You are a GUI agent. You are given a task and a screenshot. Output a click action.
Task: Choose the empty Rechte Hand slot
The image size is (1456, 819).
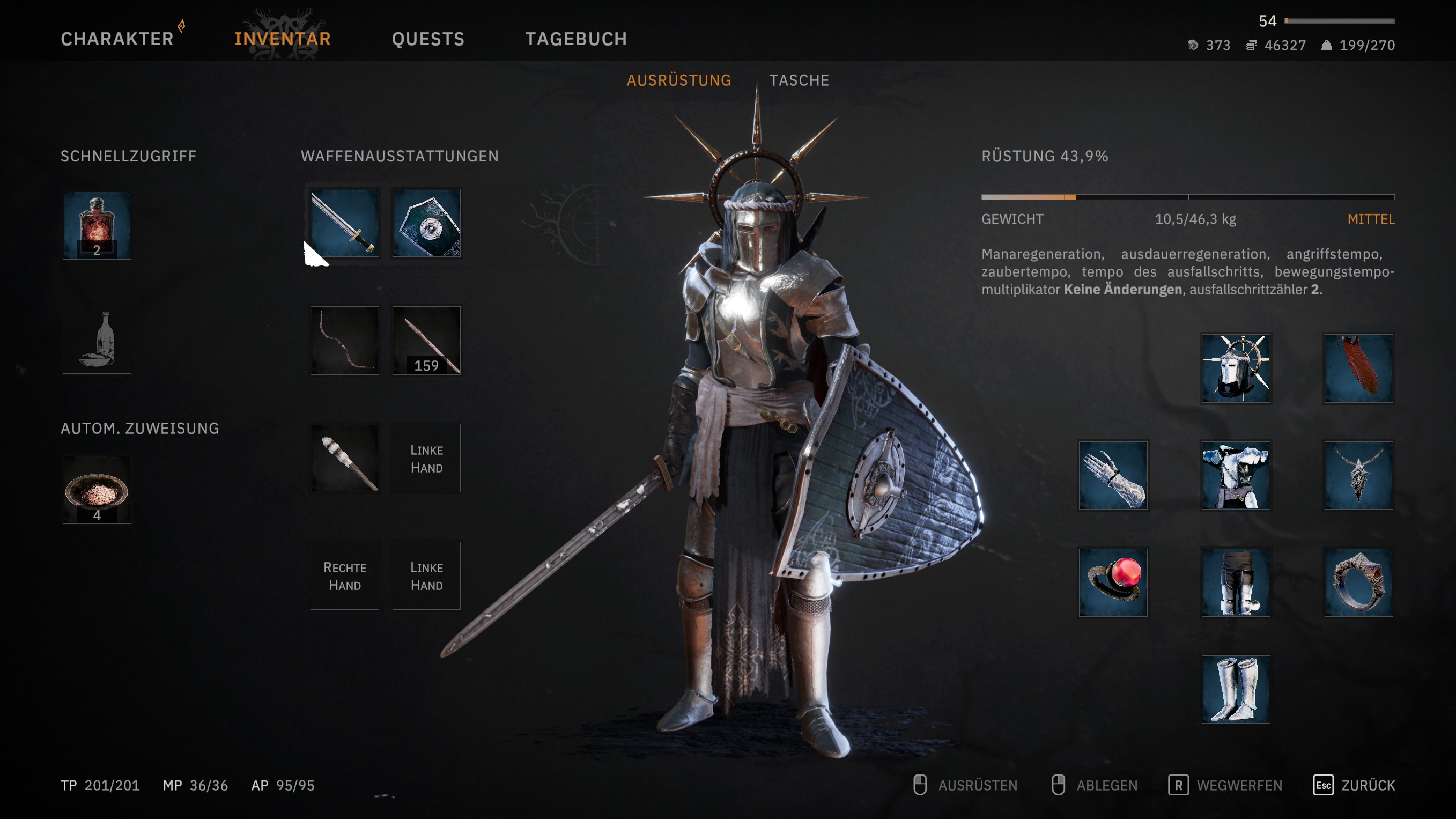tap(344, 575)
